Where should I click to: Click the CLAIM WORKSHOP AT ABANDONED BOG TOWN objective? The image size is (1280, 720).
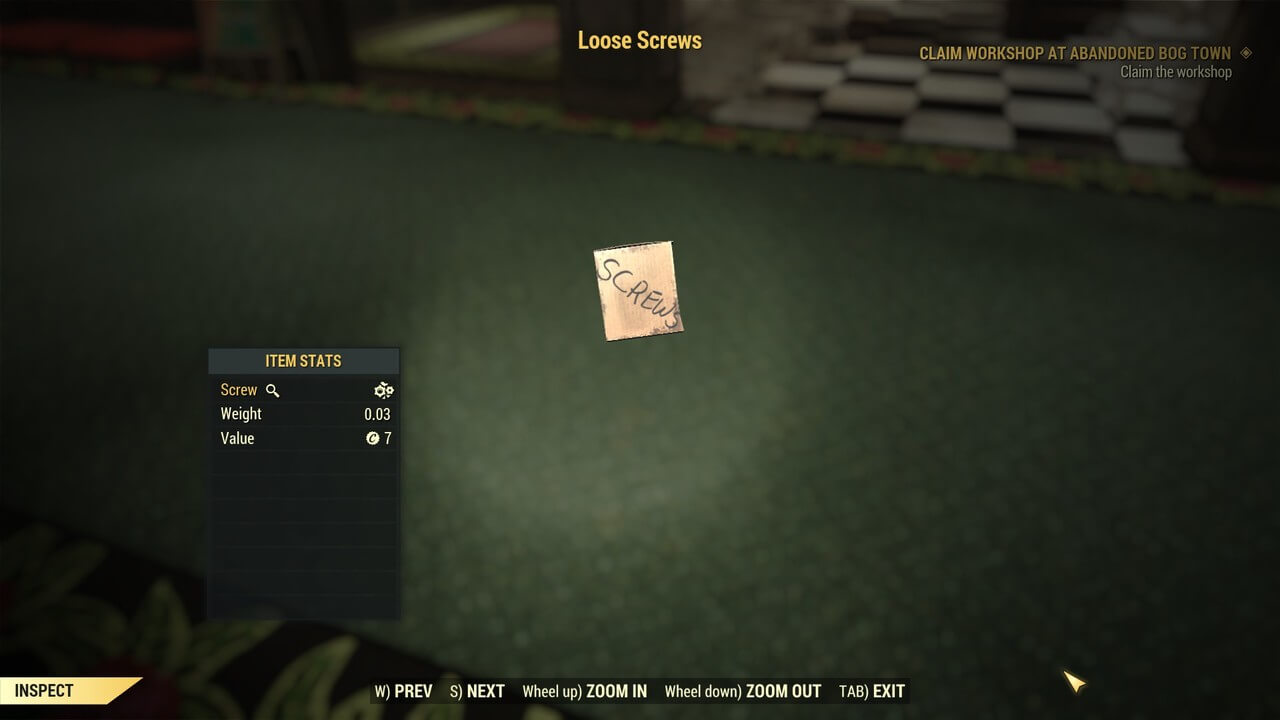[x=1074, y=53]
